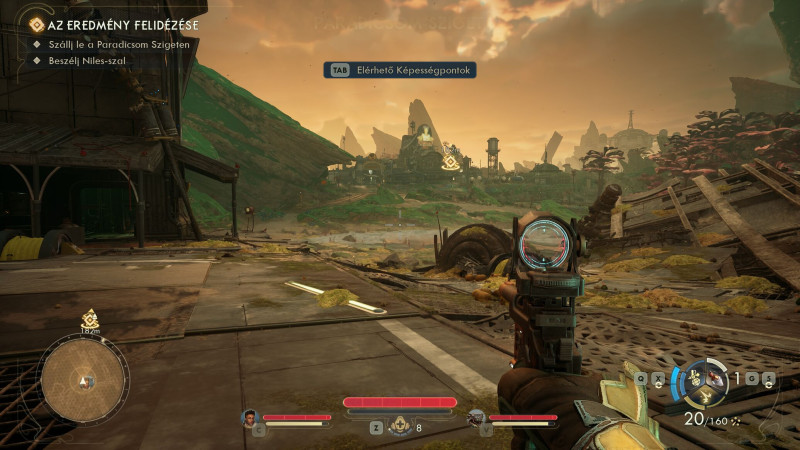Select the creature companion portrait
This screenshot has width=800, height=450.
click(476, 418)
